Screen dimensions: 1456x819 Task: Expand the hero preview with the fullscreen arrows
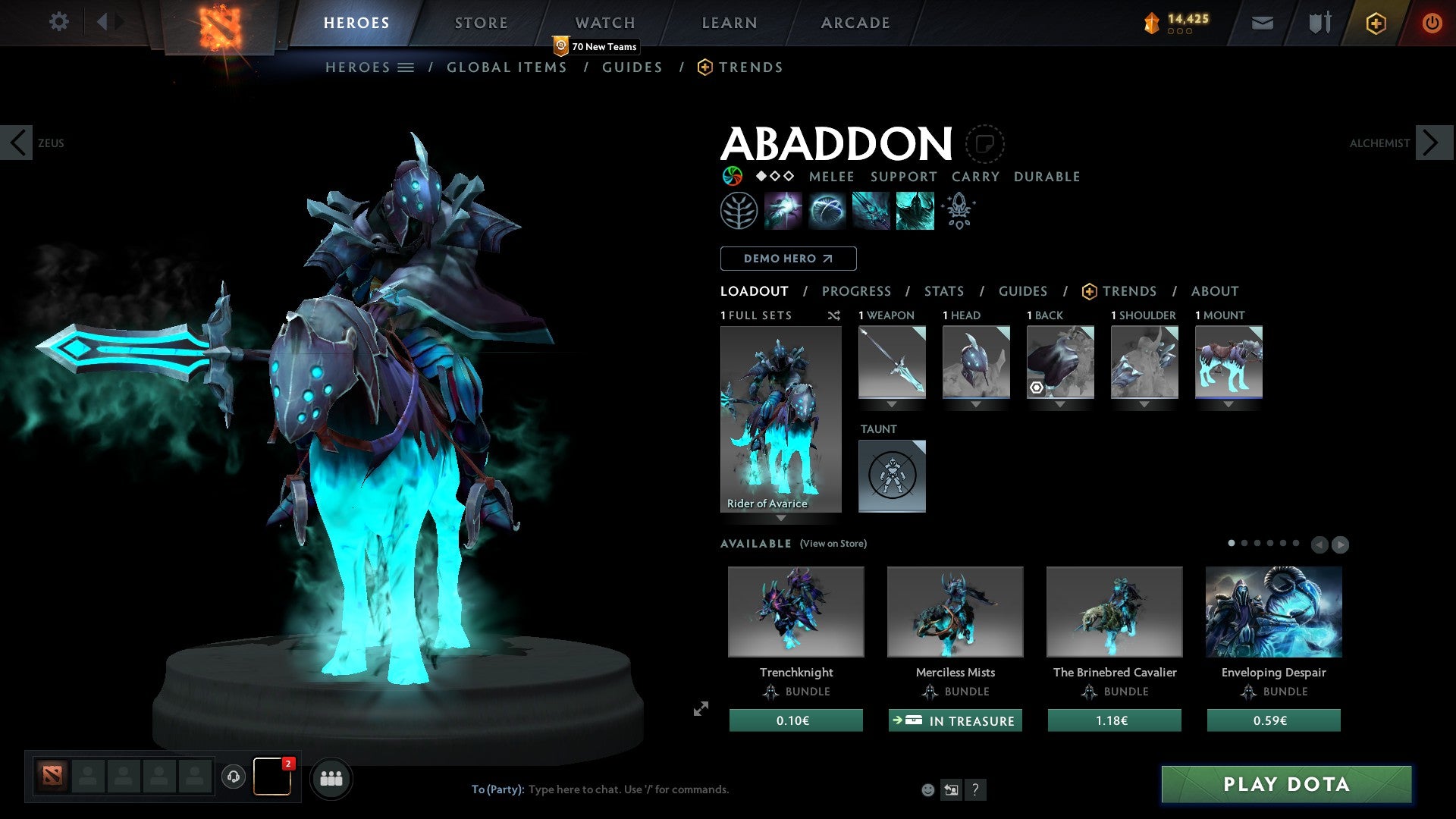pyautogui.click(x=701, y=709)
